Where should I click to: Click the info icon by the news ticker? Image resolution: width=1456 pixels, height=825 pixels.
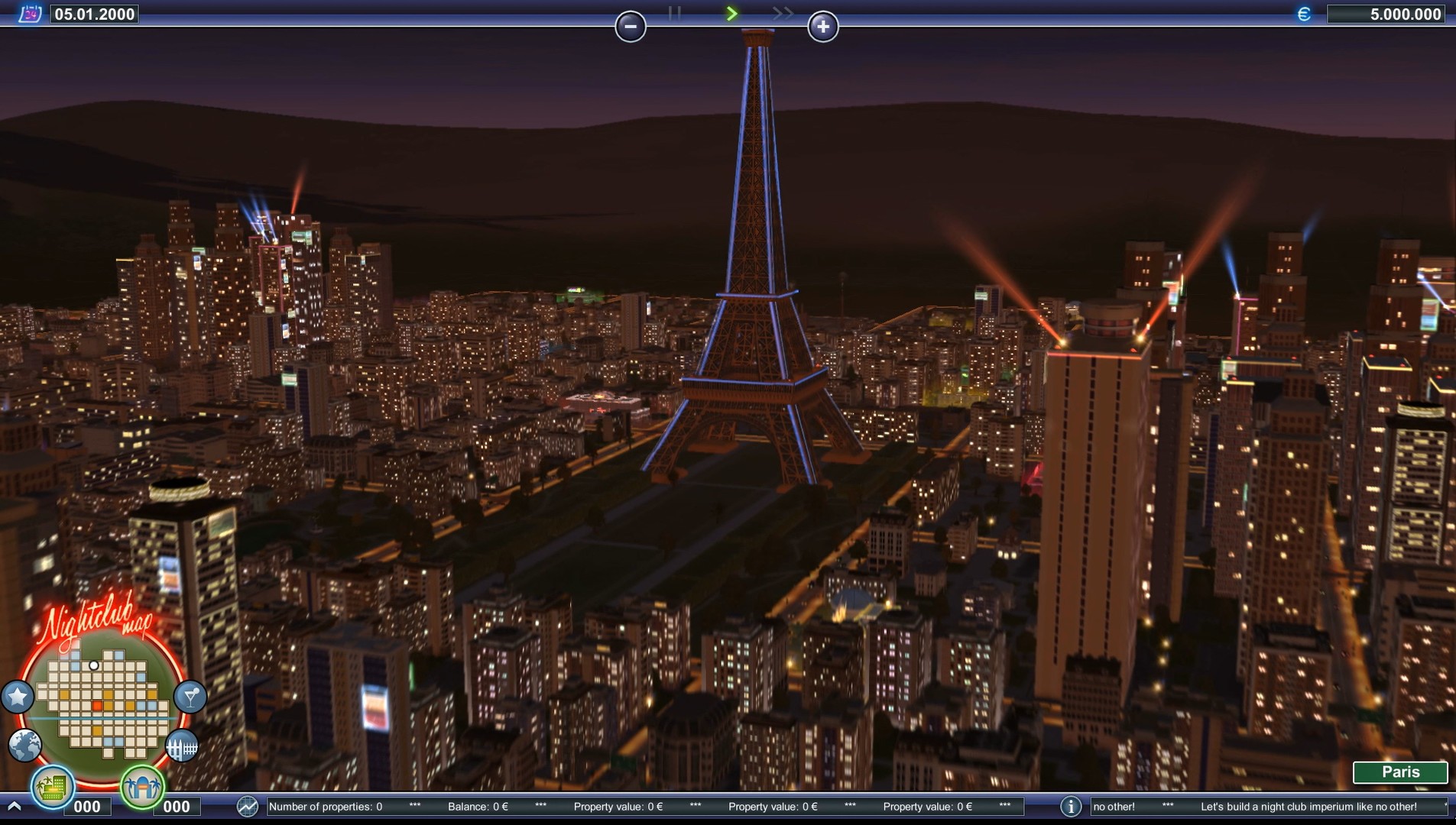pyautogui.click(x=1071, y=807)
